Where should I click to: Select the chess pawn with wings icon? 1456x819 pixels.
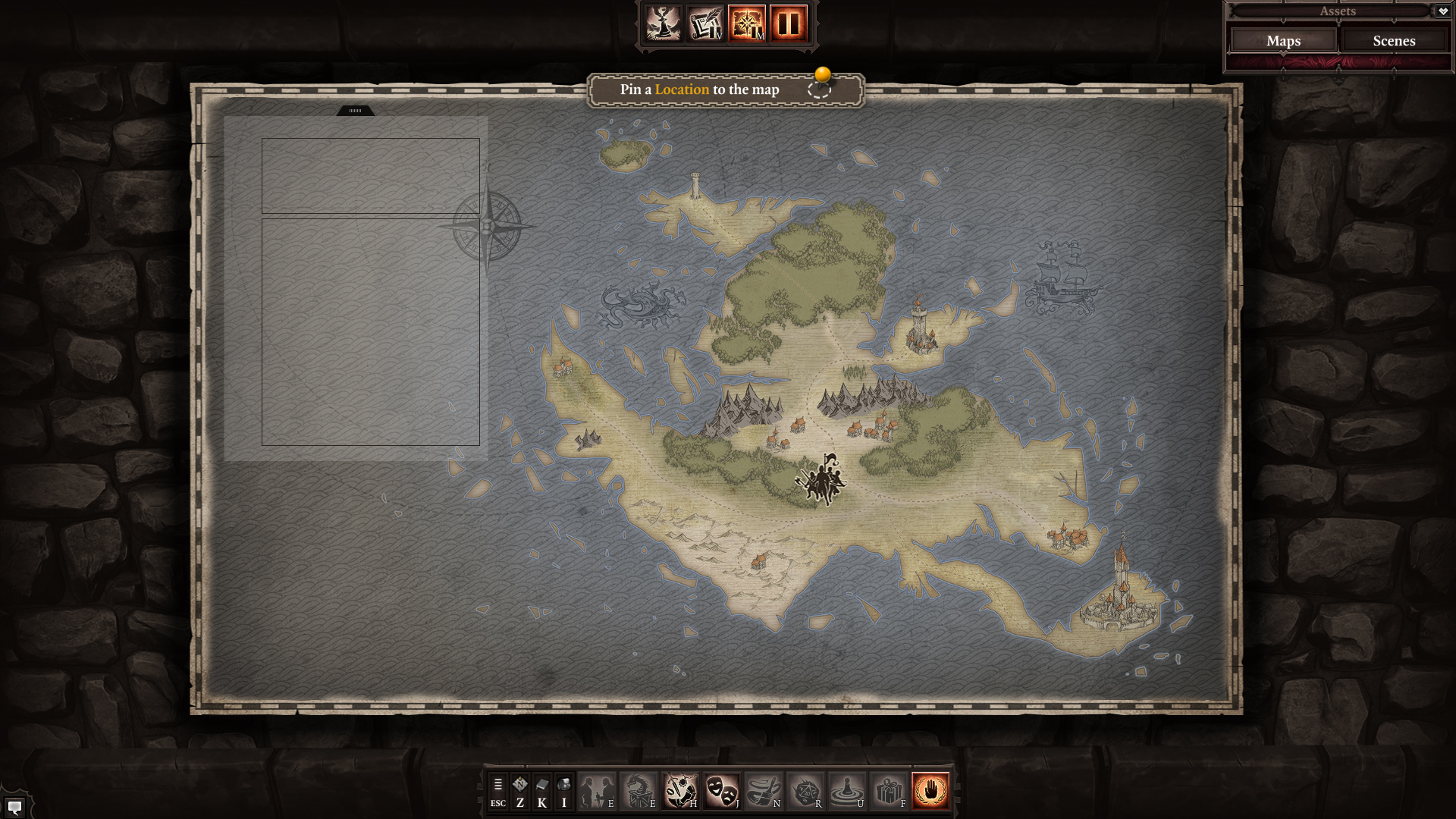point(664,24)
